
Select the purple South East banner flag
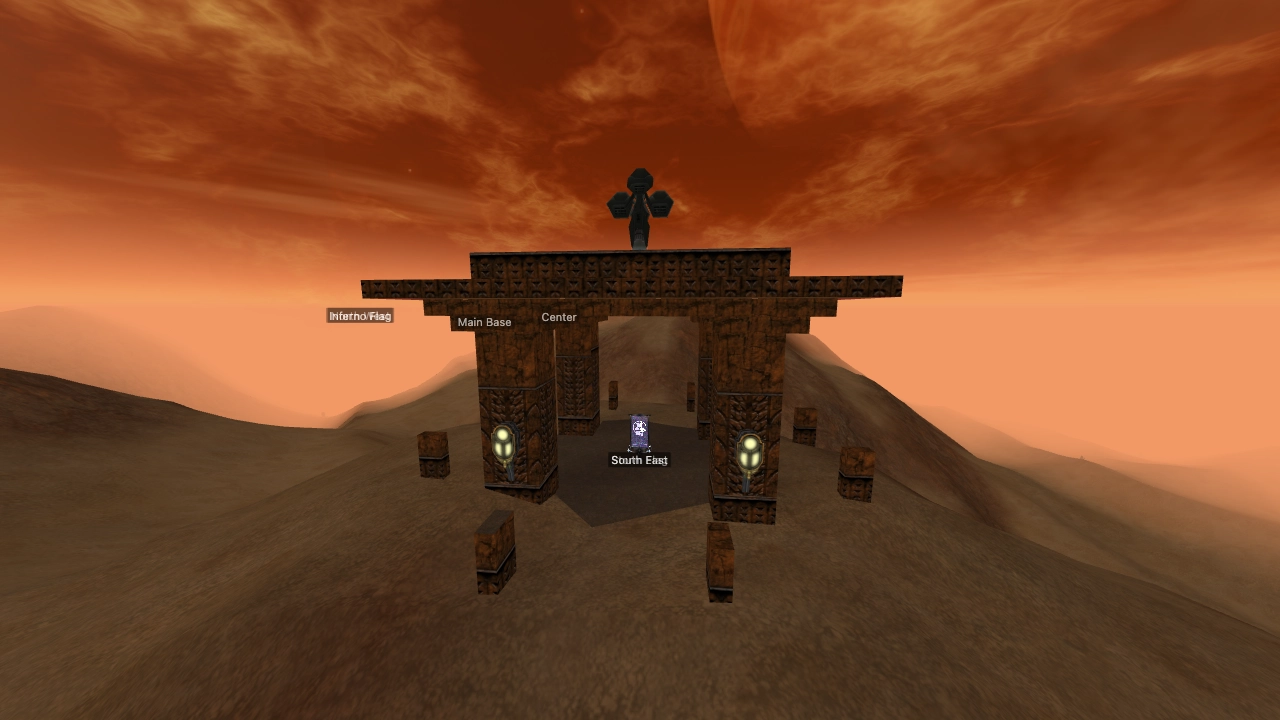tap(639, 430)
